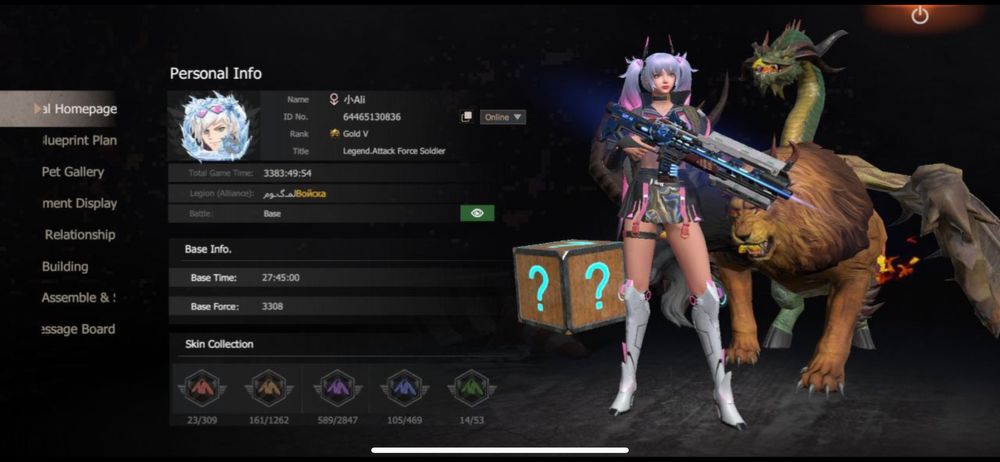View the Message Board tab

click(78, 329)
